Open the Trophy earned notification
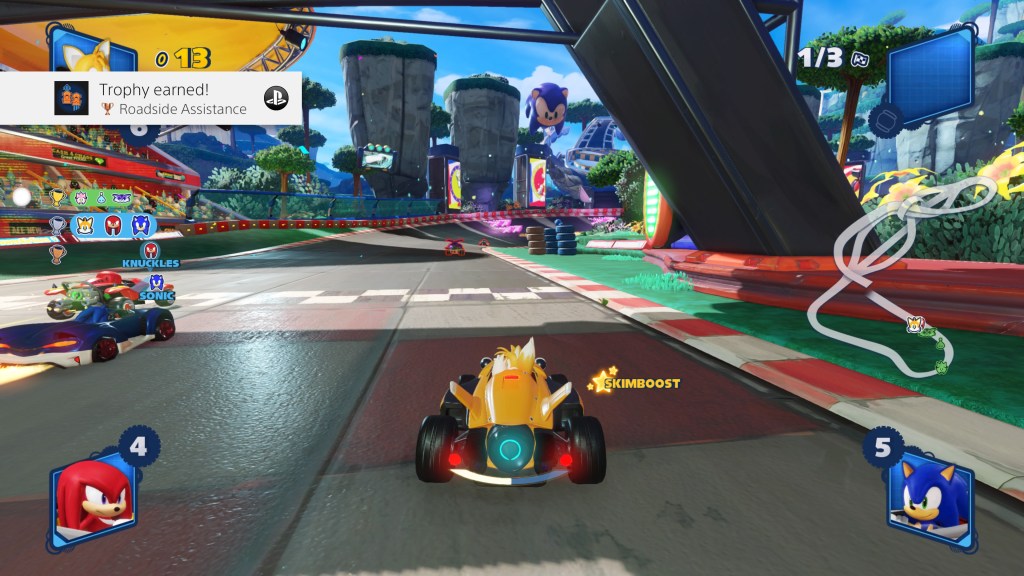1024x576 pixels. pos(150,97)
